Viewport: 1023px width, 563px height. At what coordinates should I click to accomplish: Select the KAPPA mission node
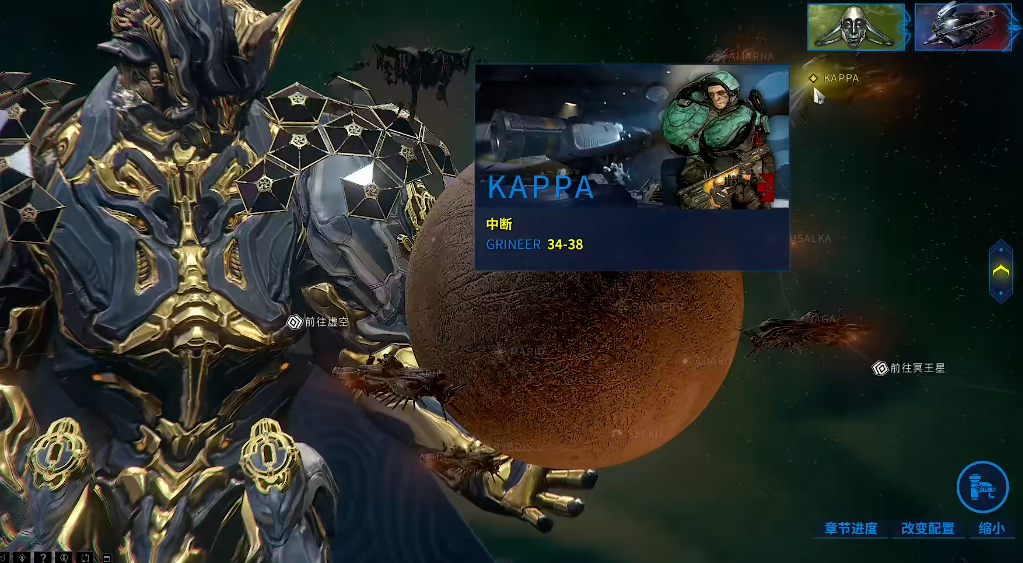coord(814,78)
